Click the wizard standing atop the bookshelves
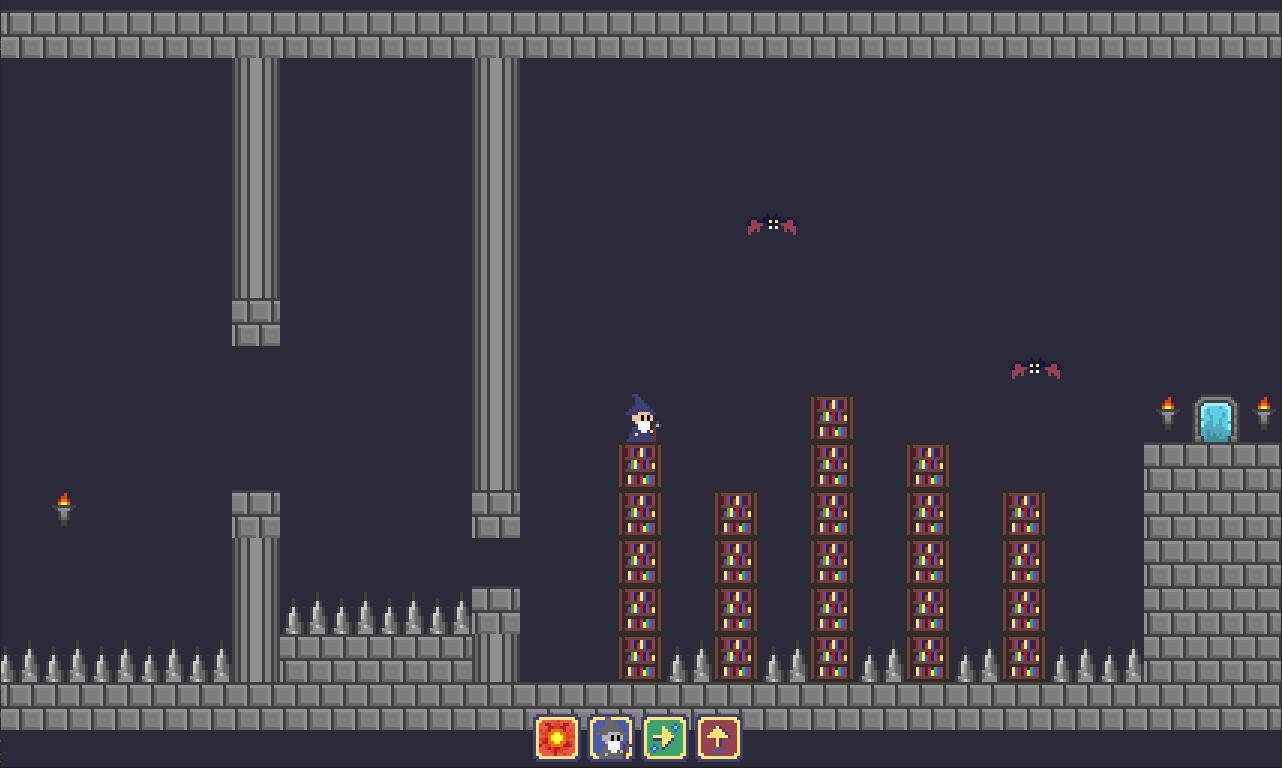The image size is (1282, 768). pyautogui.click(x=639, y=418)
